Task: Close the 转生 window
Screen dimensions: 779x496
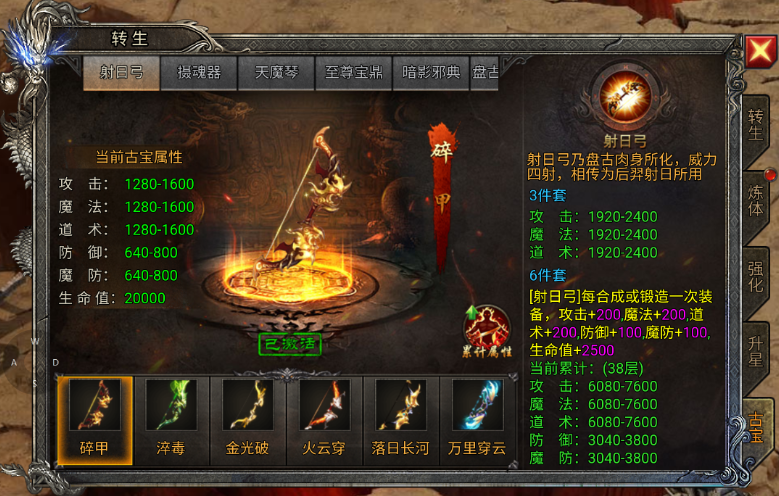Action: (757, 50)
